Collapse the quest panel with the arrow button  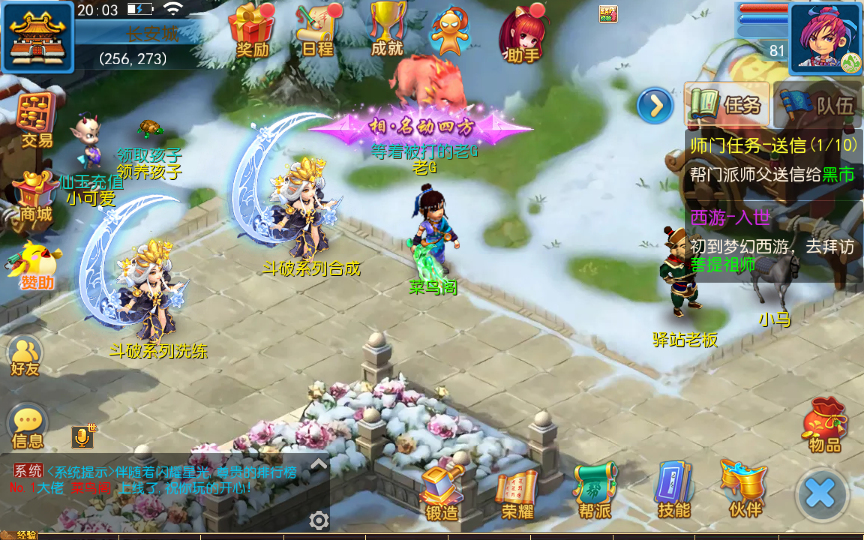[655, 104]
